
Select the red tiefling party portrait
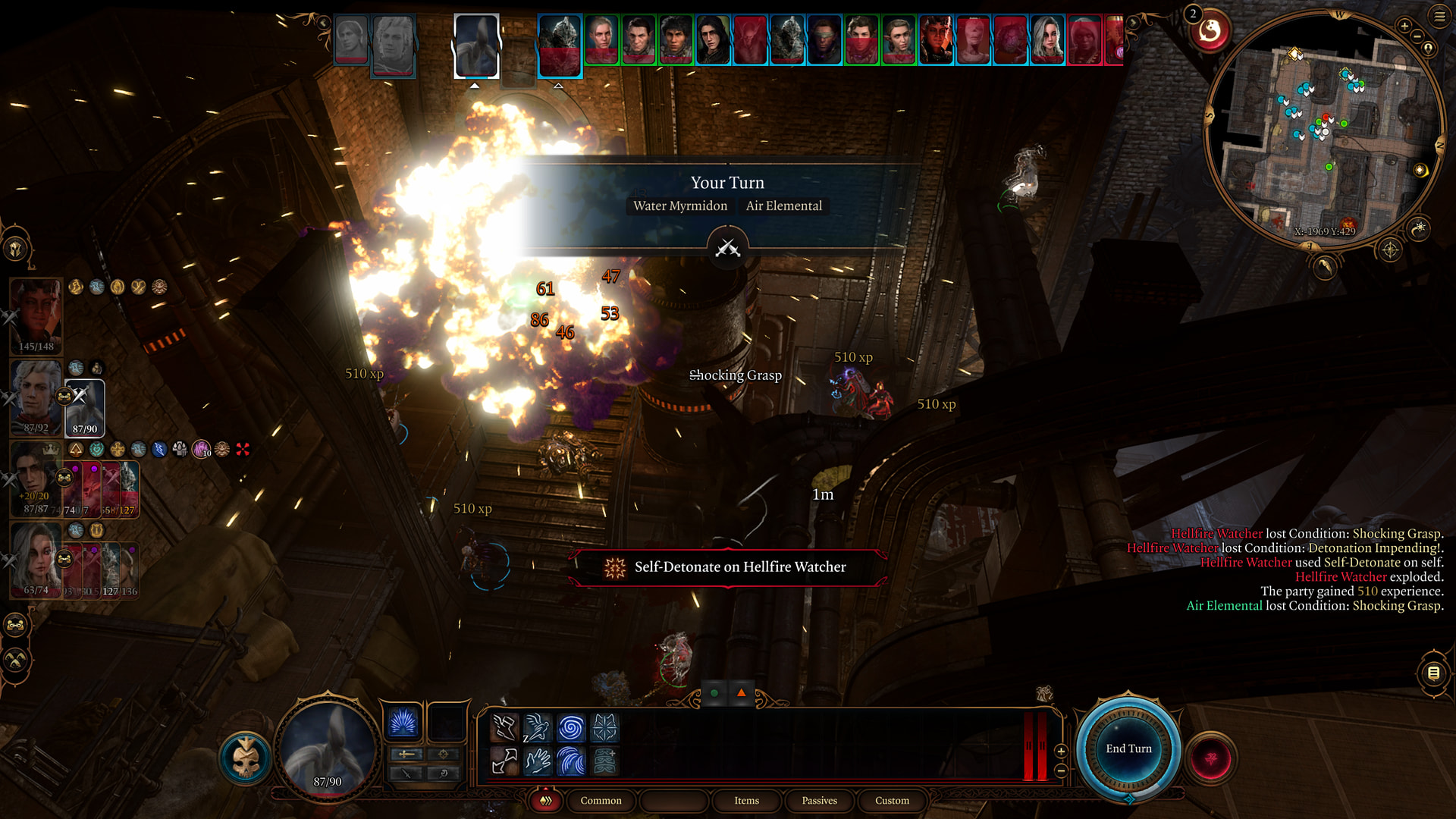point(36,311)
